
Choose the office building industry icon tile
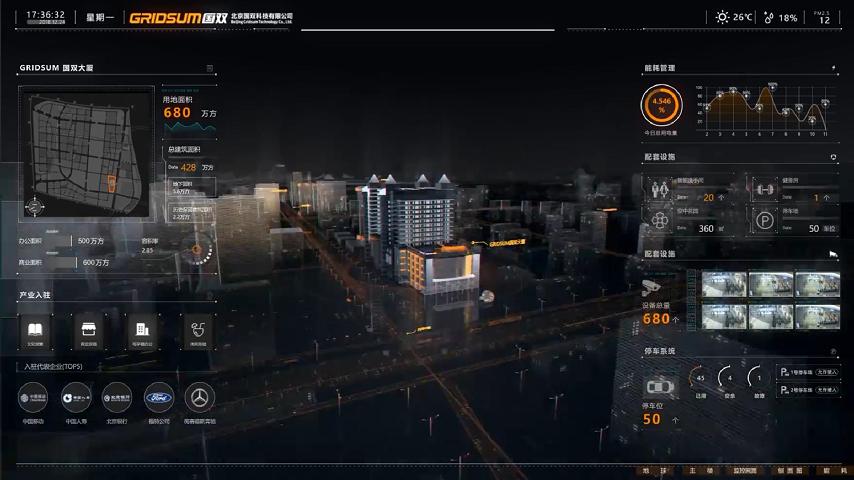click(142, 330)
